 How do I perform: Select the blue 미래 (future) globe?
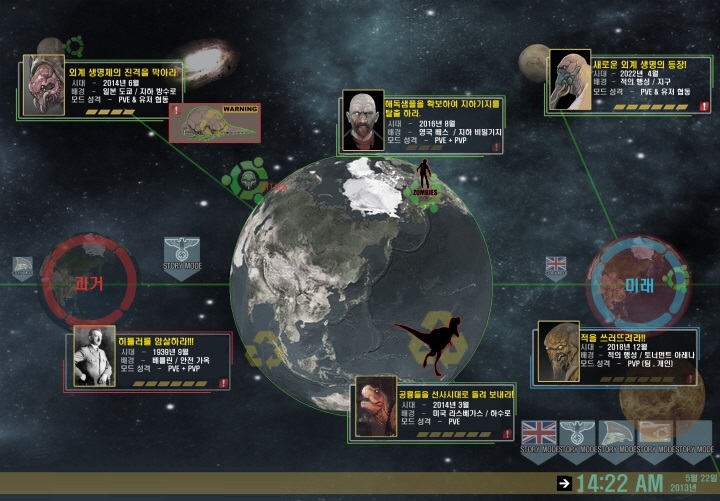[639, 283]
